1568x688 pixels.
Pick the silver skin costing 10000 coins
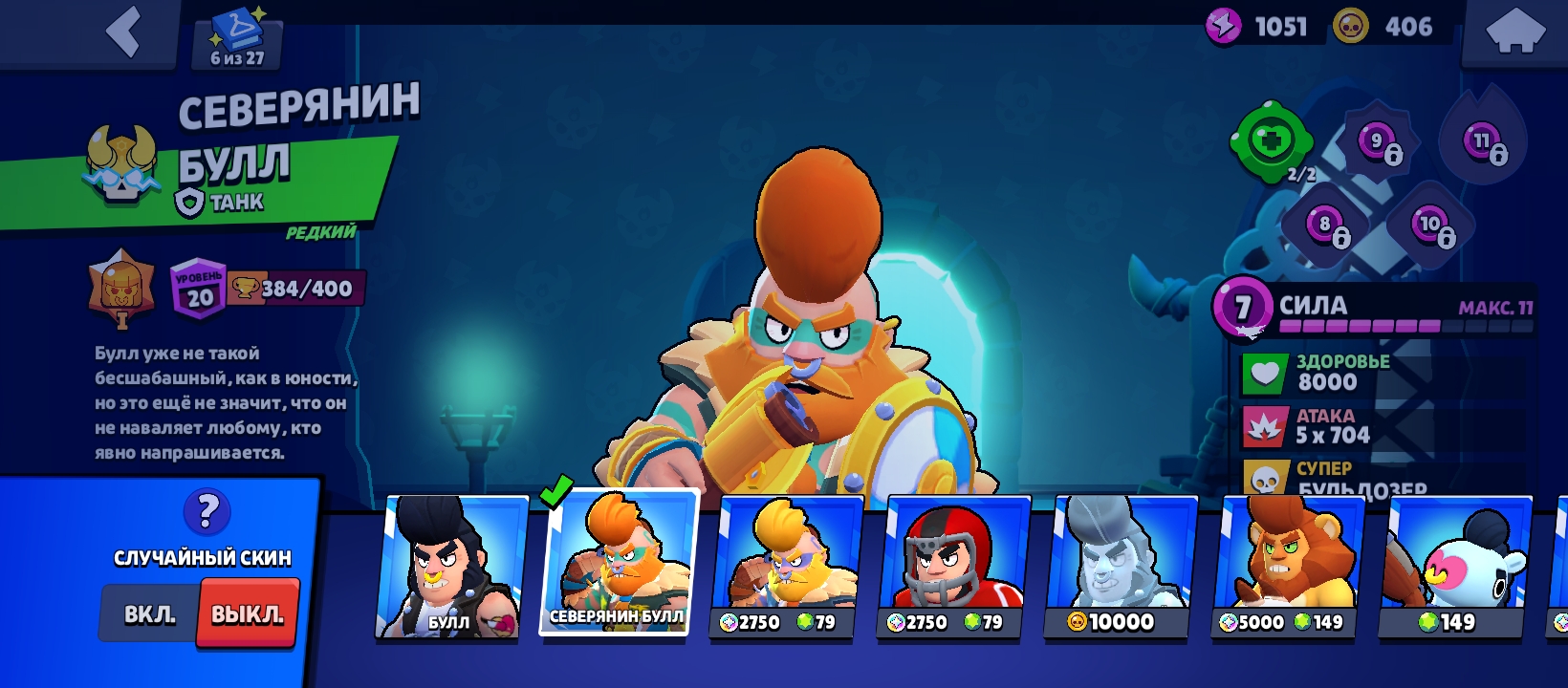[1120, 566]
